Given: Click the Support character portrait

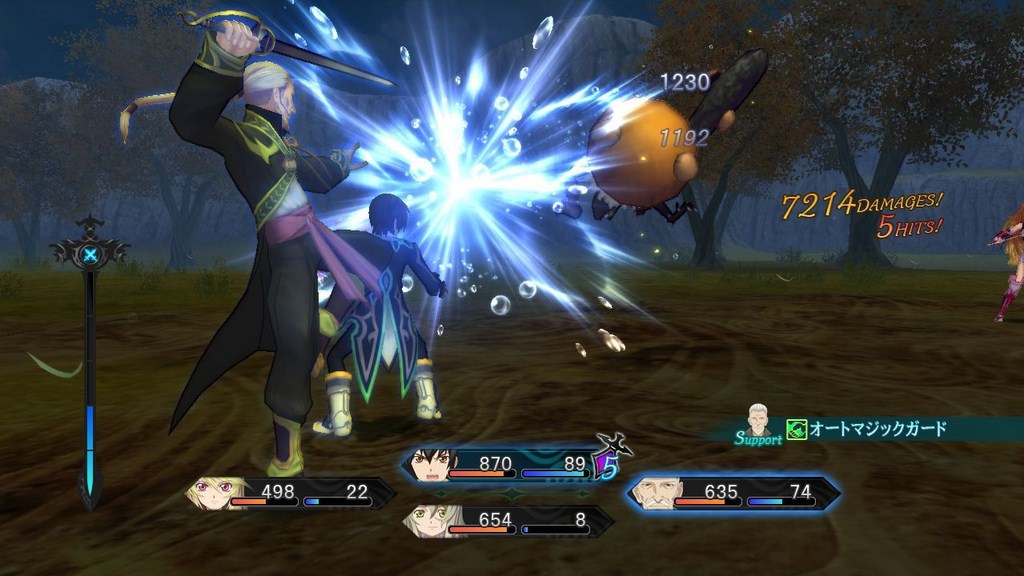Looking at the screenshot, I should point(759,419).
